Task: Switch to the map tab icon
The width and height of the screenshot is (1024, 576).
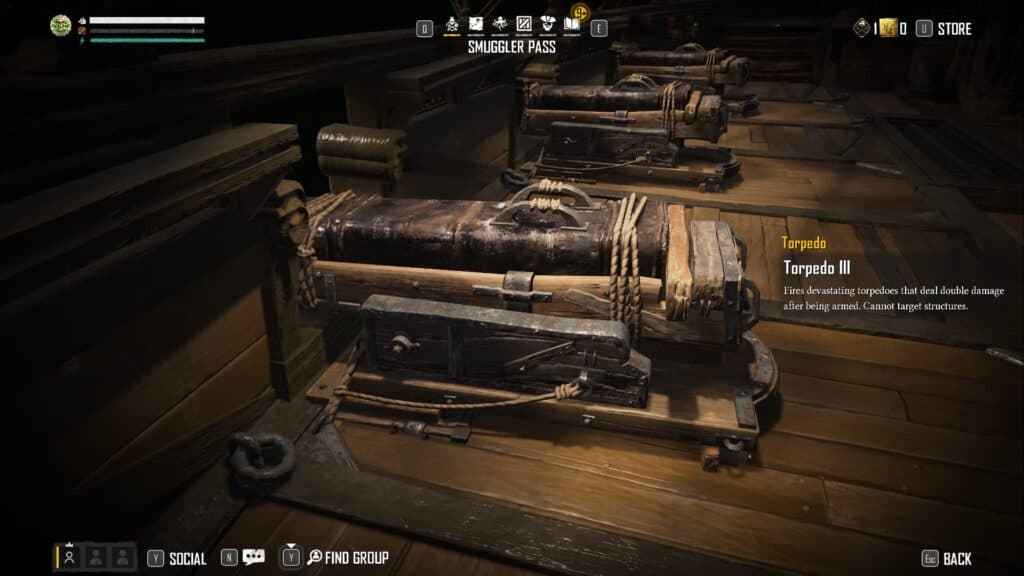Action: pos(476,25)
